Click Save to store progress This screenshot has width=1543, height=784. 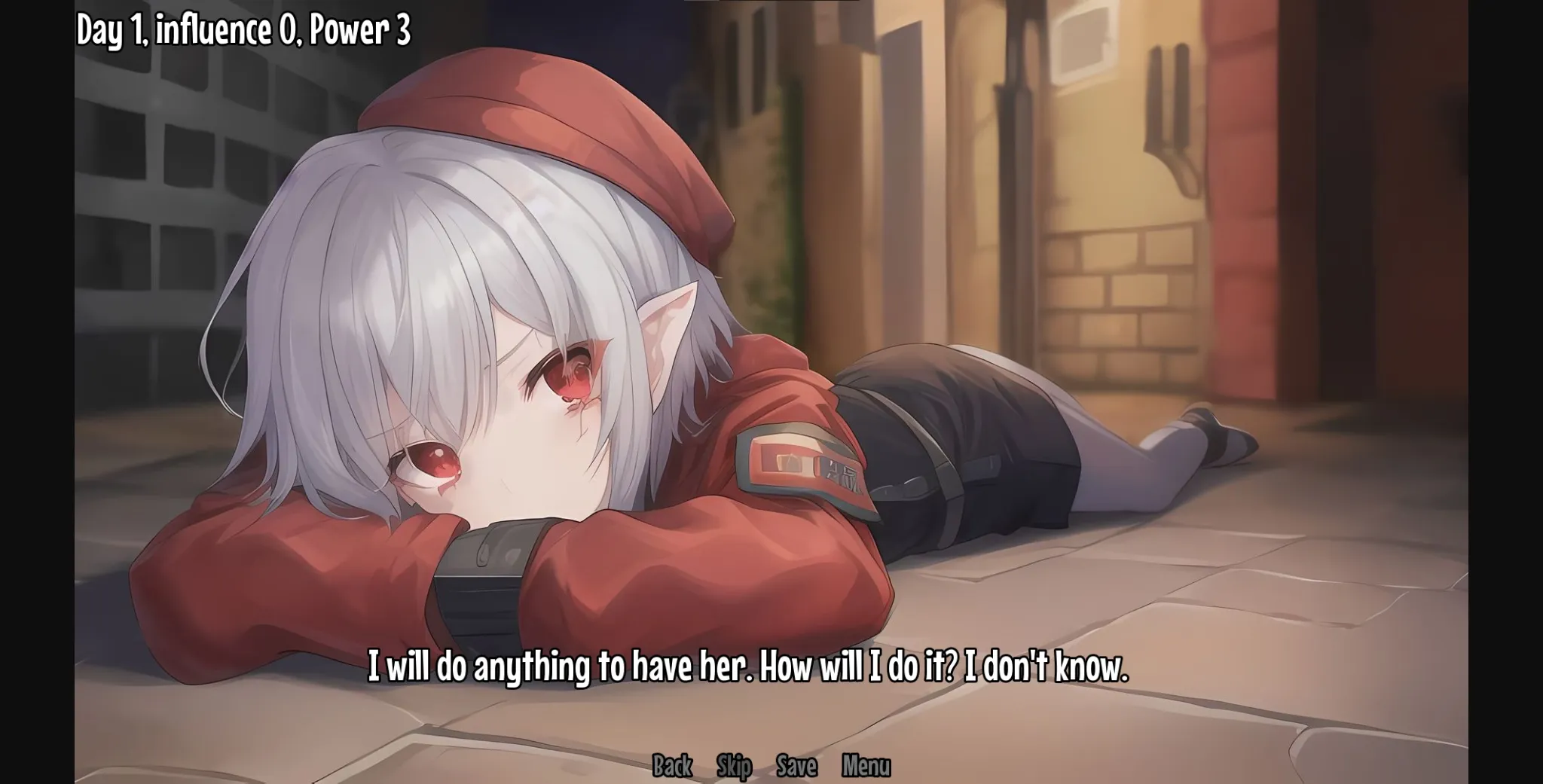[x=796, y=764]
